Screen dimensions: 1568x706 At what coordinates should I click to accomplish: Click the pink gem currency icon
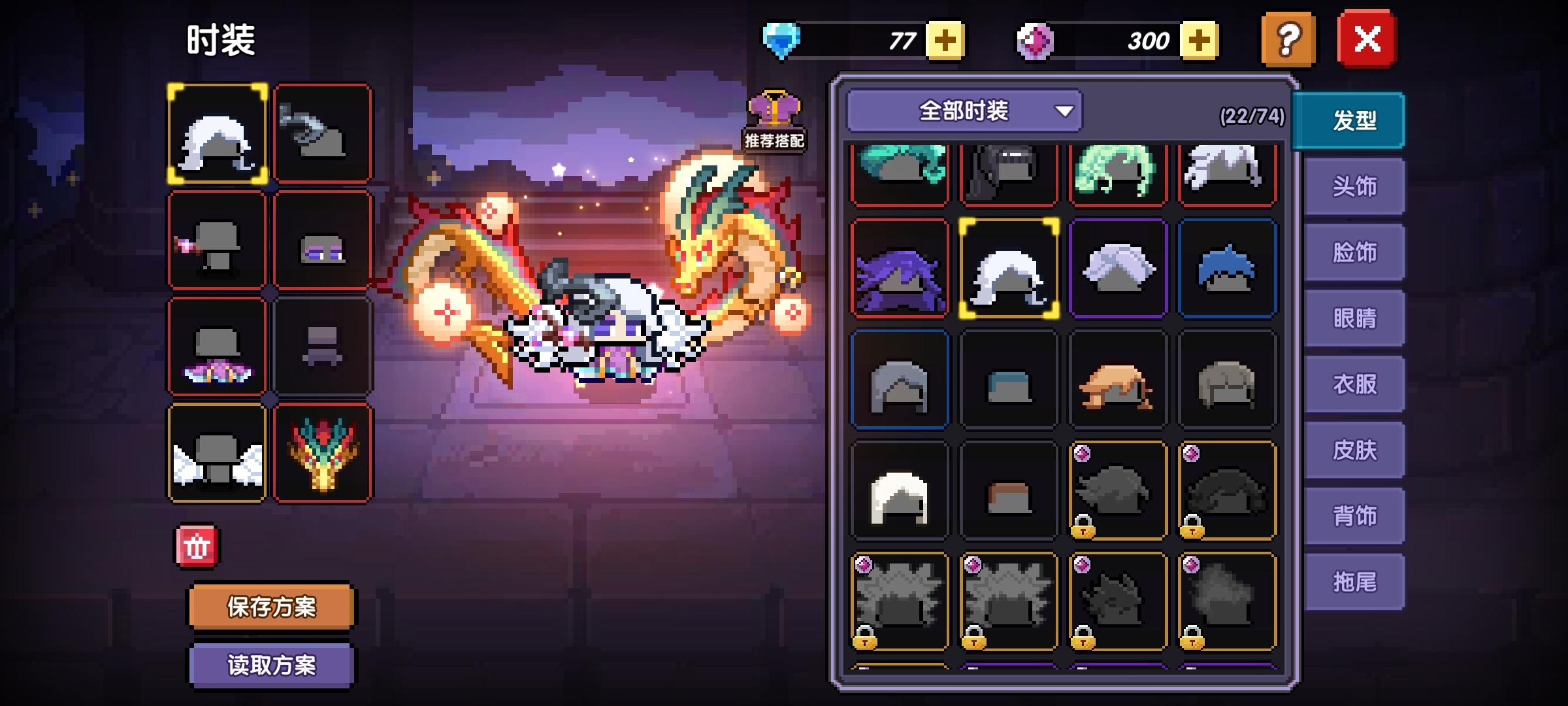point(1046,39)
